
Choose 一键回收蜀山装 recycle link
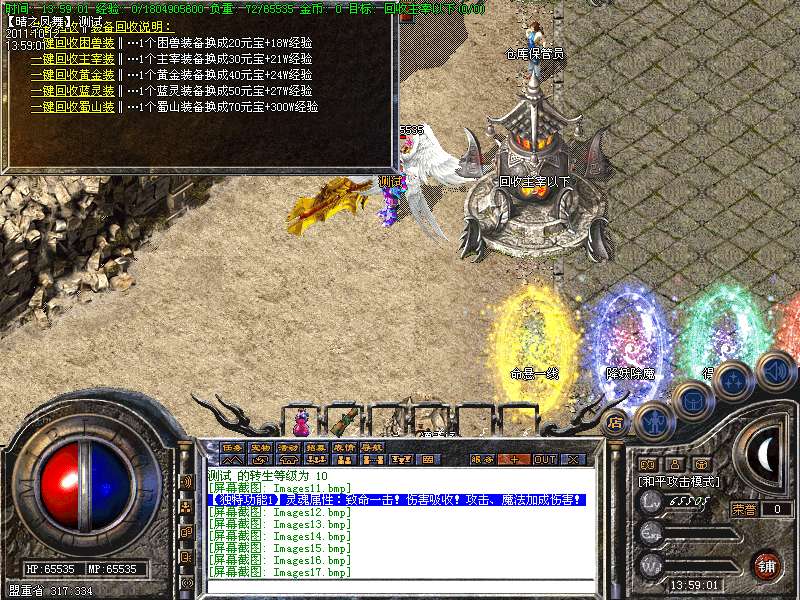pyautogui.click(x=72, y=106)
